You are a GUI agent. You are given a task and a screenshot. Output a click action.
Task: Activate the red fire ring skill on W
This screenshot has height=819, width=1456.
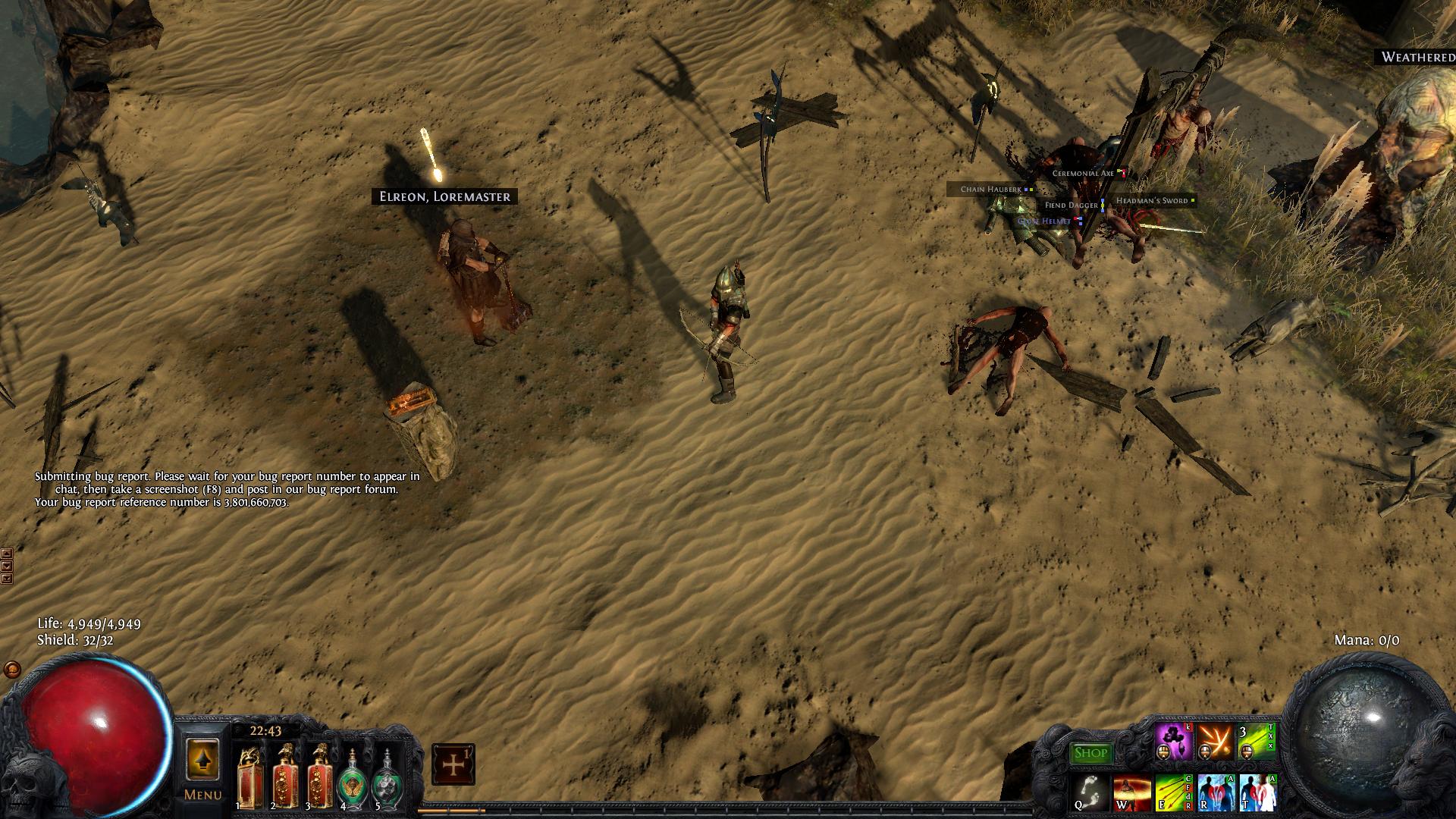(1131, 792)
